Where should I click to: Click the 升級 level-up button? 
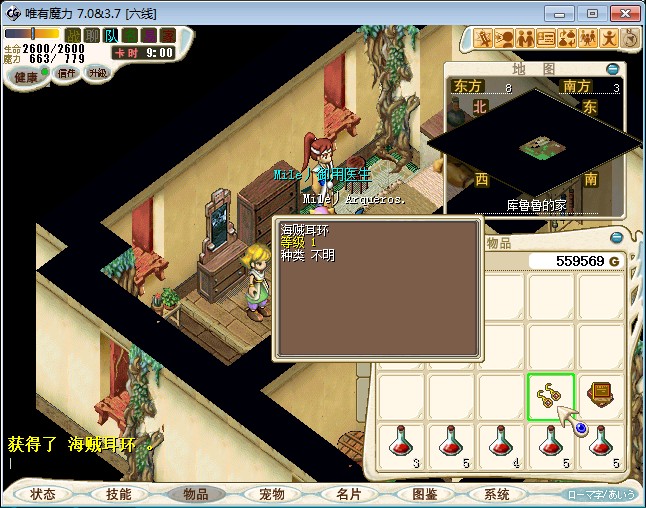[97, 73]
